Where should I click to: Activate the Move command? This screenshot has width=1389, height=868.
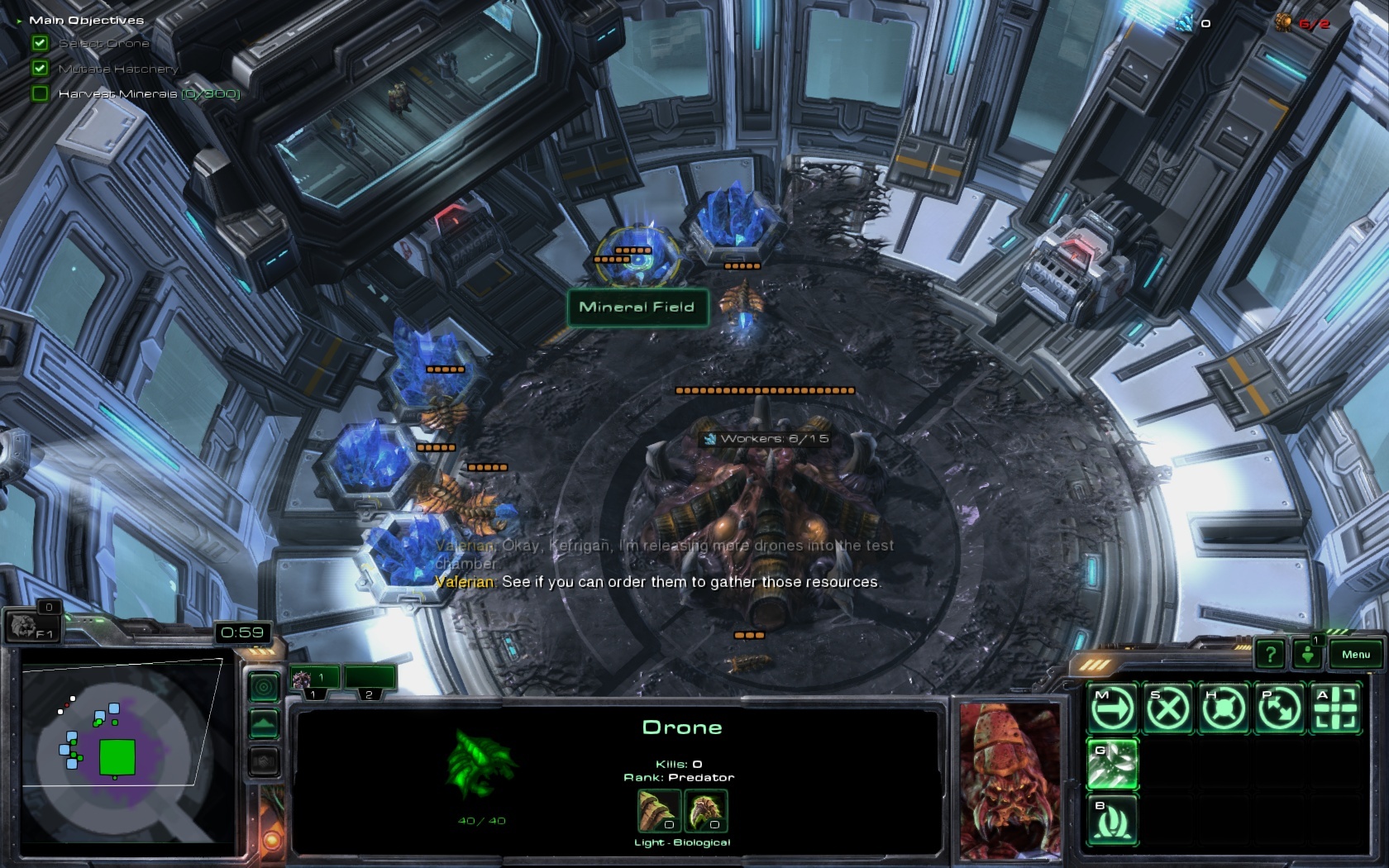(1112, 708)
